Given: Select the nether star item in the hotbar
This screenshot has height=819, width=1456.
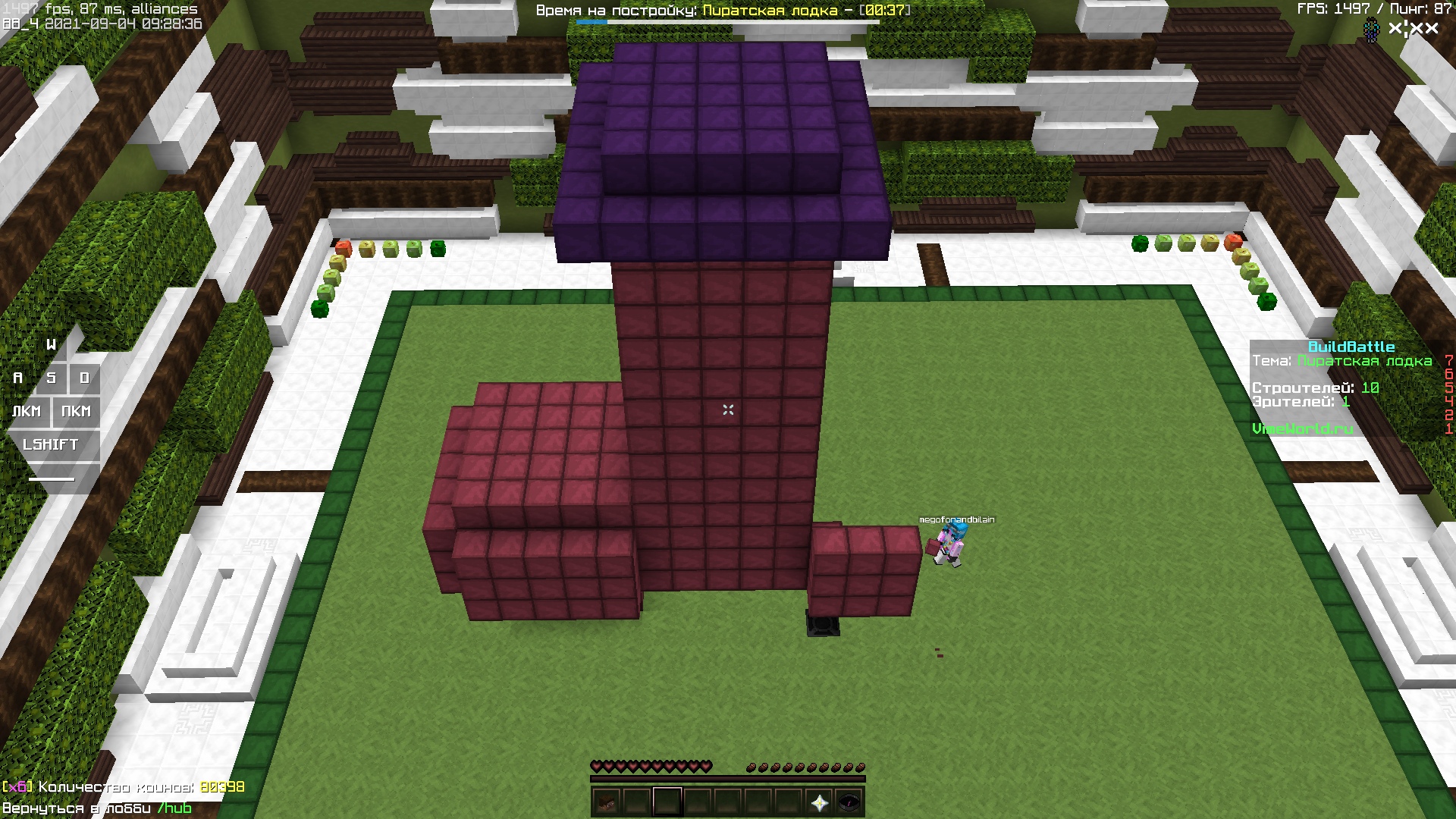Looking at the screenshot, I should click(821, 802).
